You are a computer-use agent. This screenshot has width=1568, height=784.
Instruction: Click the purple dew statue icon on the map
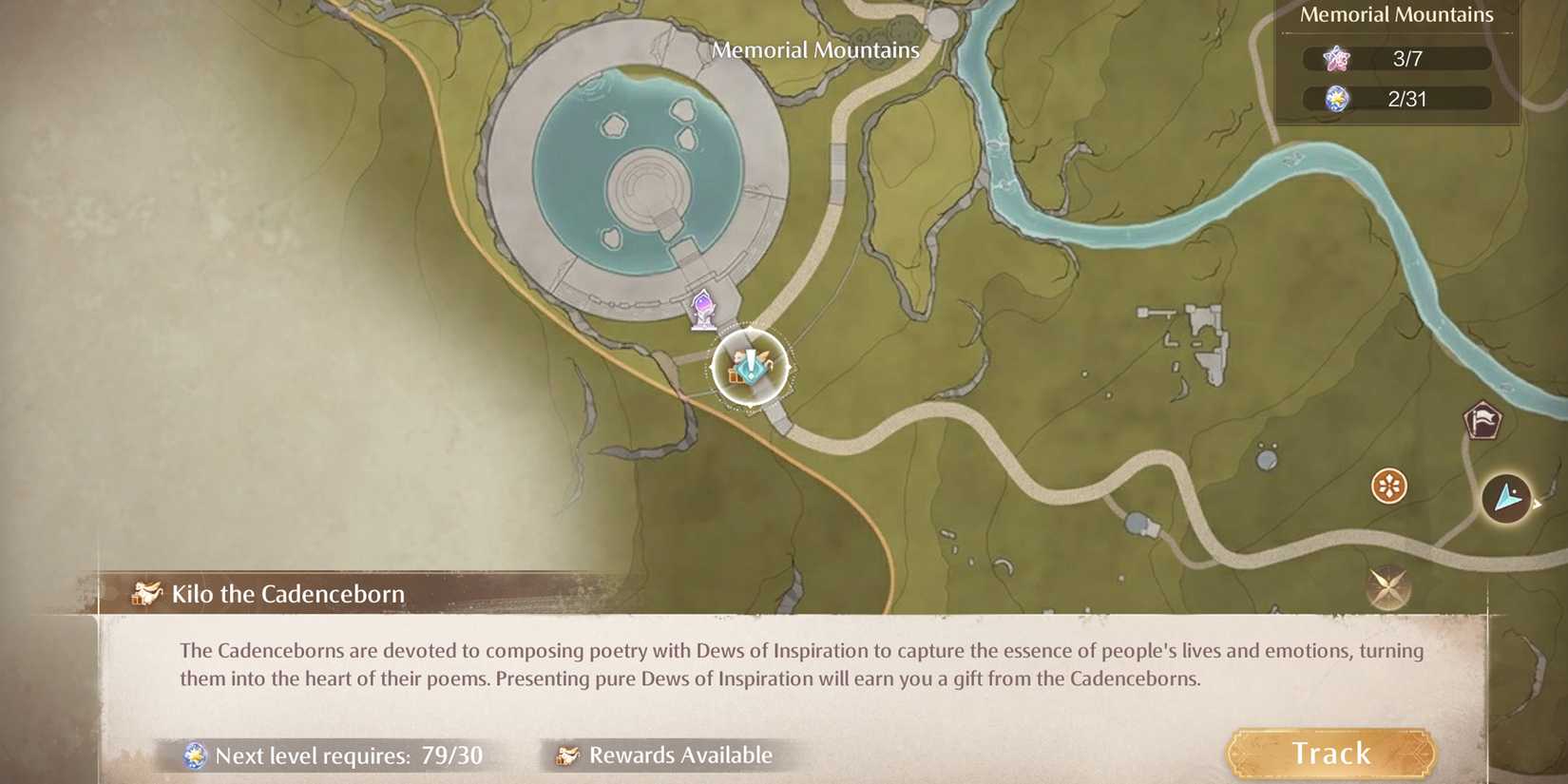(703, 307)
